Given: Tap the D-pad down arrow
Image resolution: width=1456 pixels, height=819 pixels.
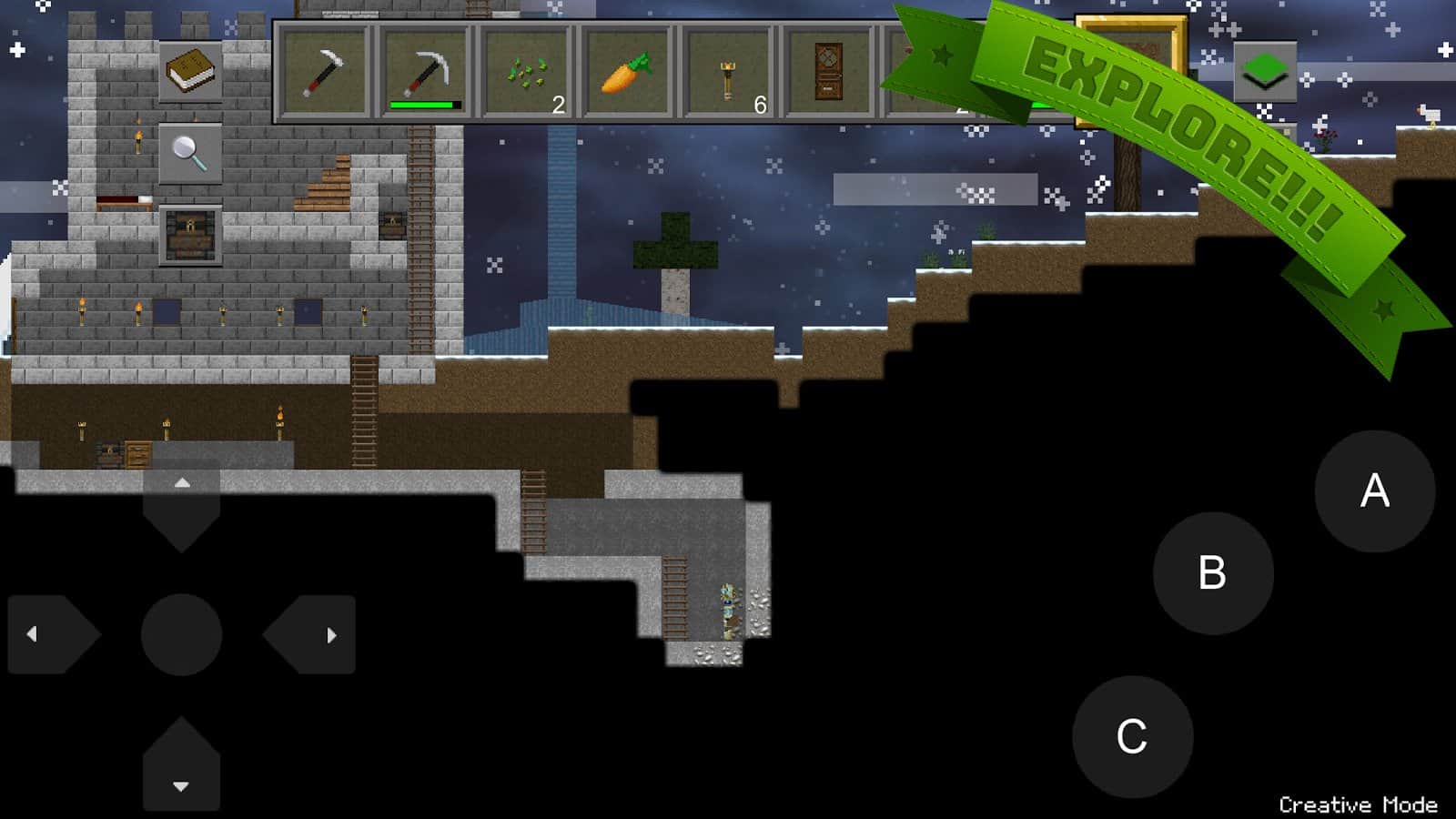Looking at the screenshot, I should point(181,767).
